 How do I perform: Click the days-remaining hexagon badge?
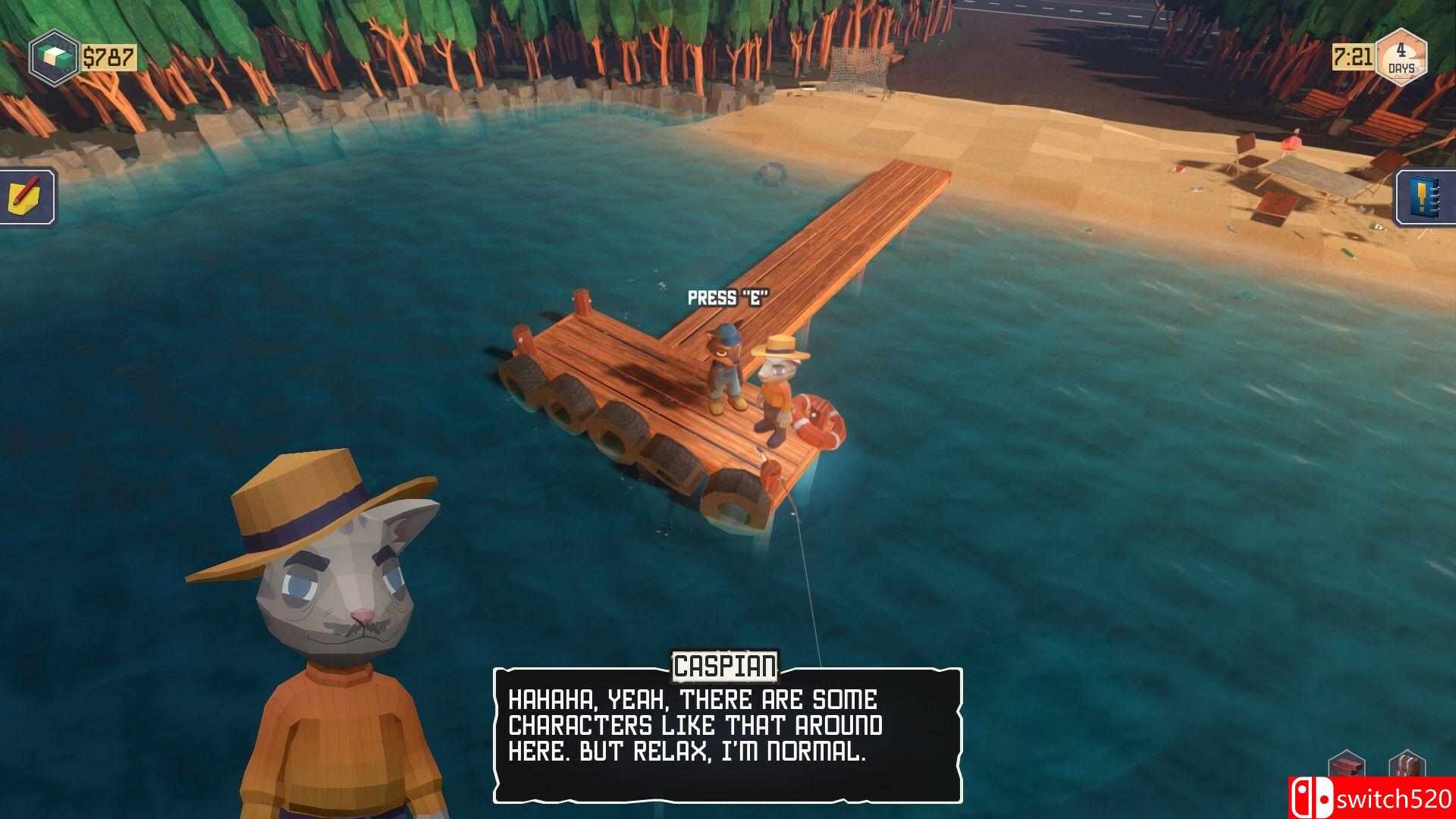point(1401,57)
